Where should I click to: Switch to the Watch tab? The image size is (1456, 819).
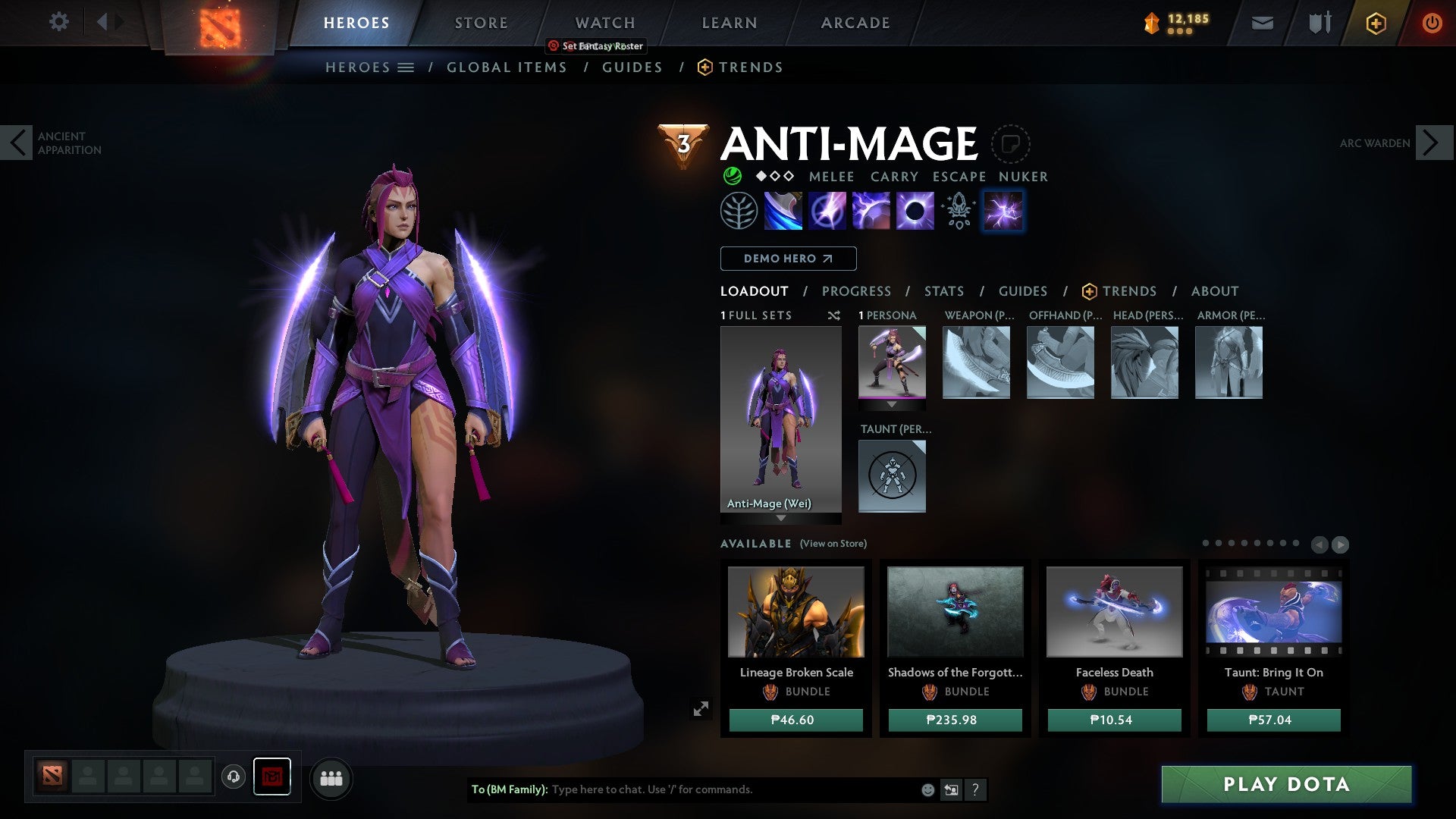point(604,23)
